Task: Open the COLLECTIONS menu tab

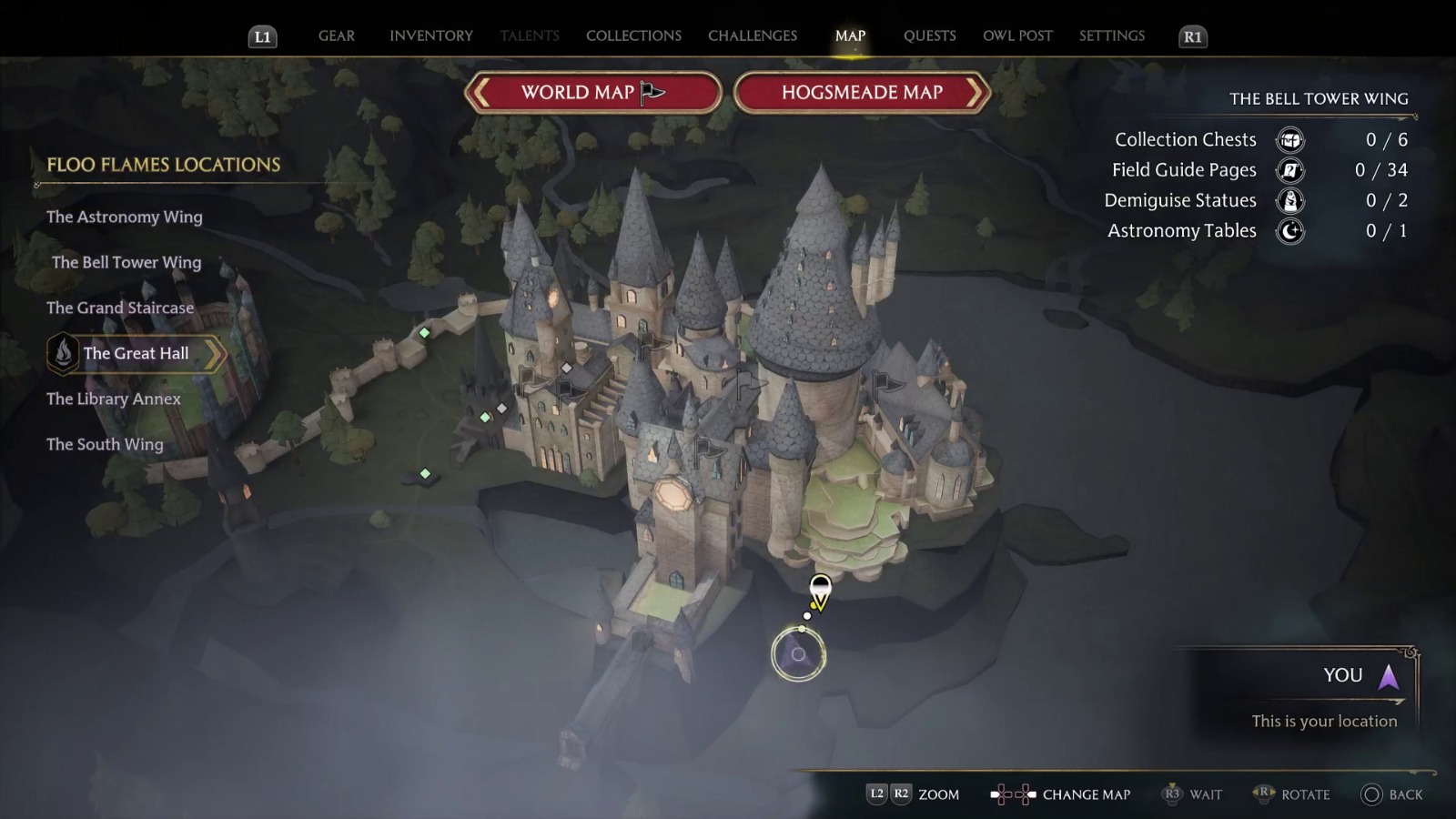Action: point(633,35)
